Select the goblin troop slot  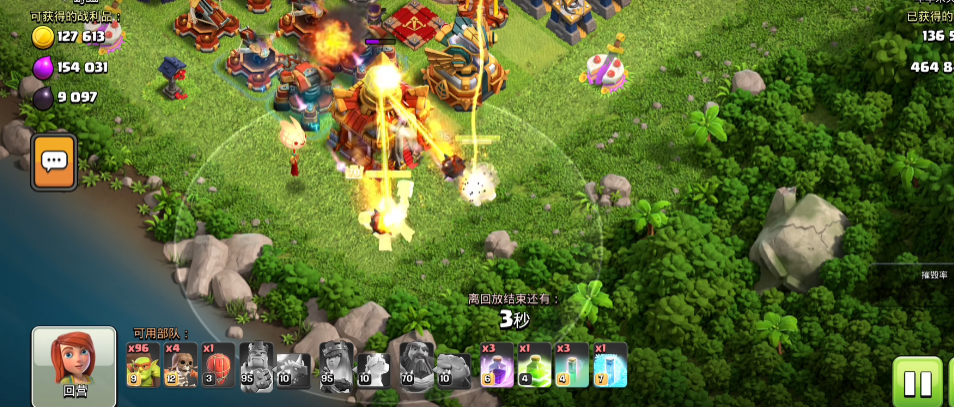click(143, 365)
